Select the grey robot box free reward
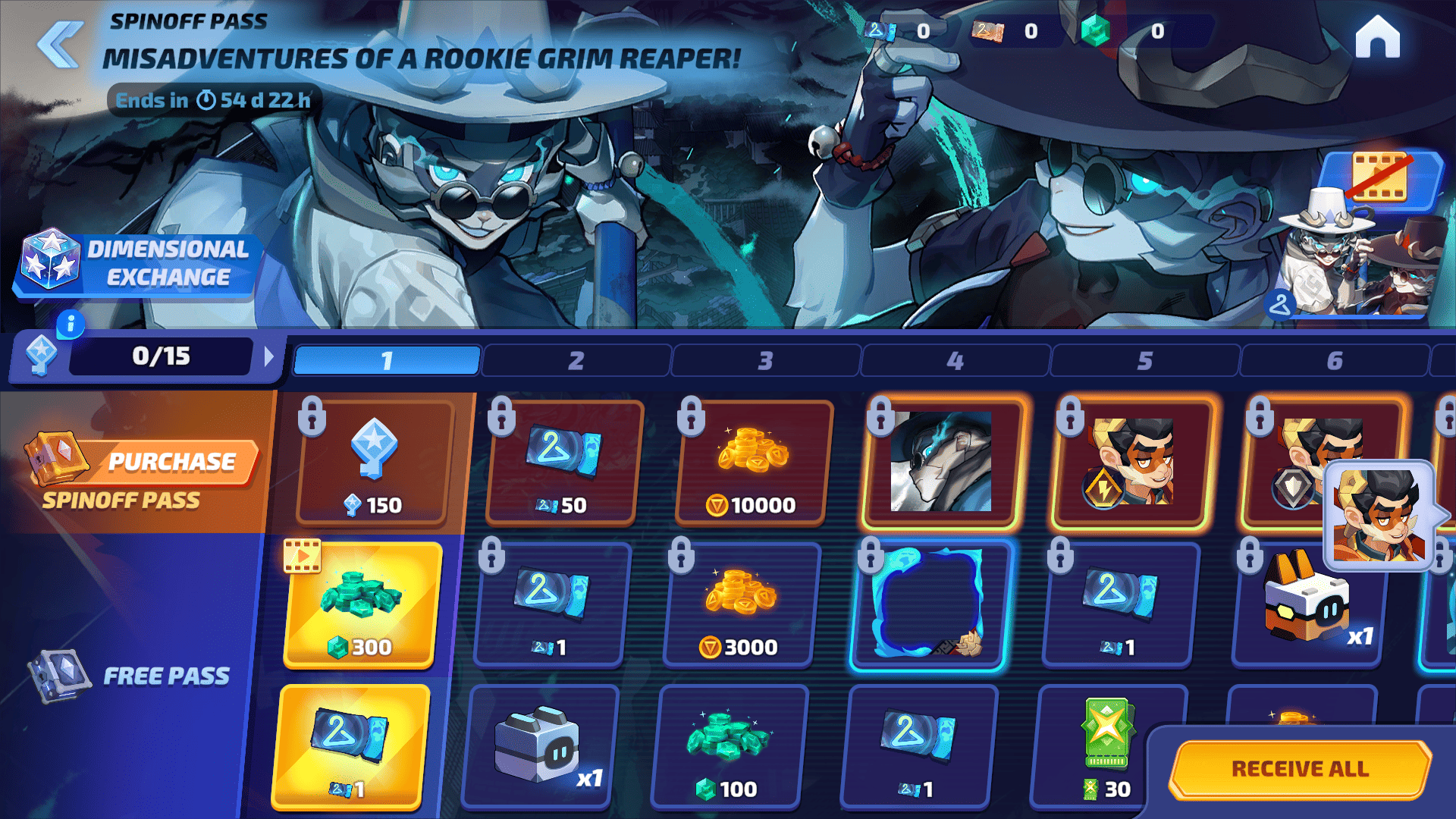This screenshot has width=1456, height=819. [x=540, y=747]
